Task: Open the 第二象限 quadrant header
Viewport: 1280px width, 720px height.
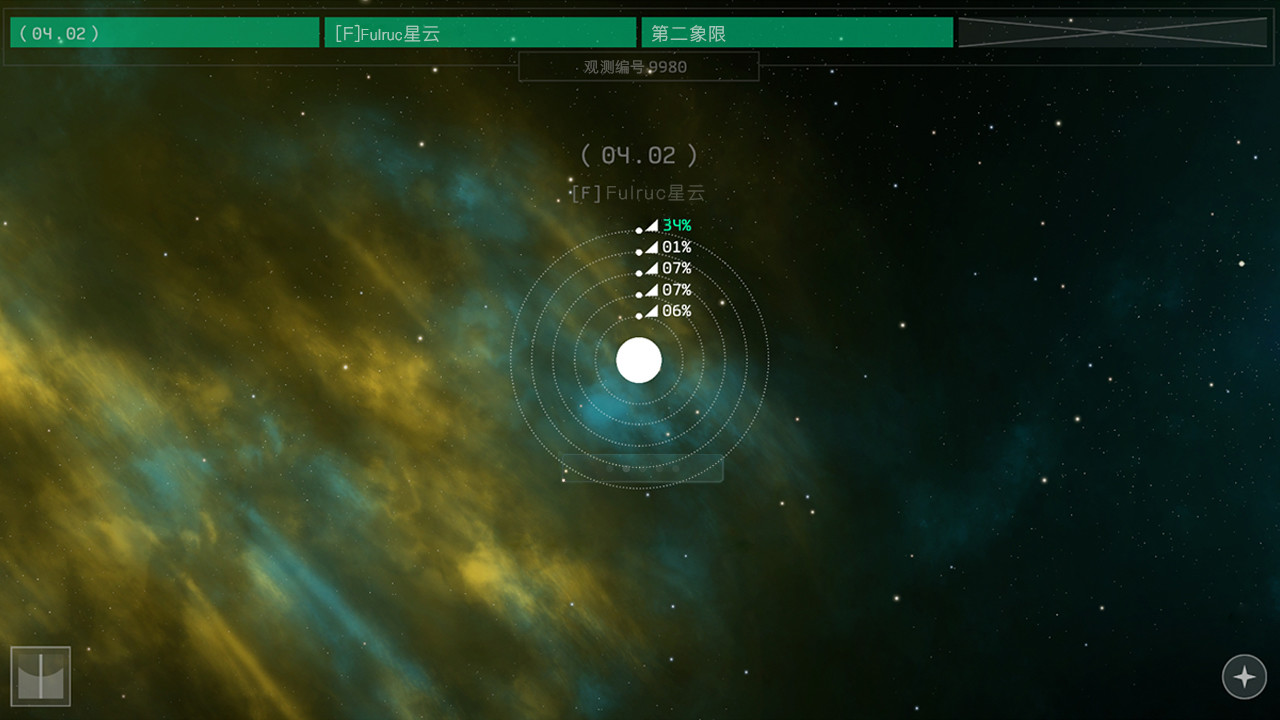Action: coord(796,32)
